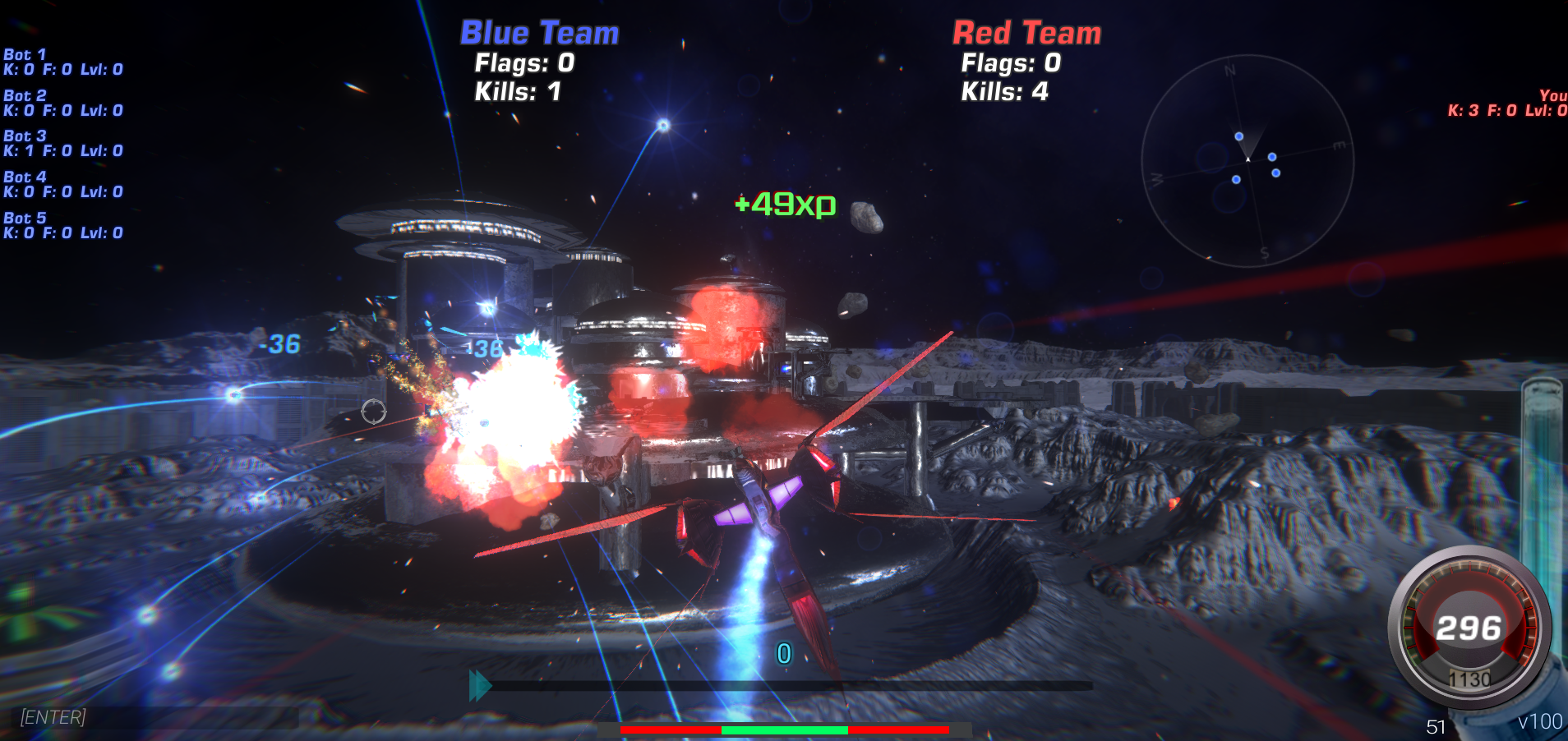Screen dimensions: 1568x741
Task: Click the cyan 0 counter above the boost bar
Action: click(783, 652)
